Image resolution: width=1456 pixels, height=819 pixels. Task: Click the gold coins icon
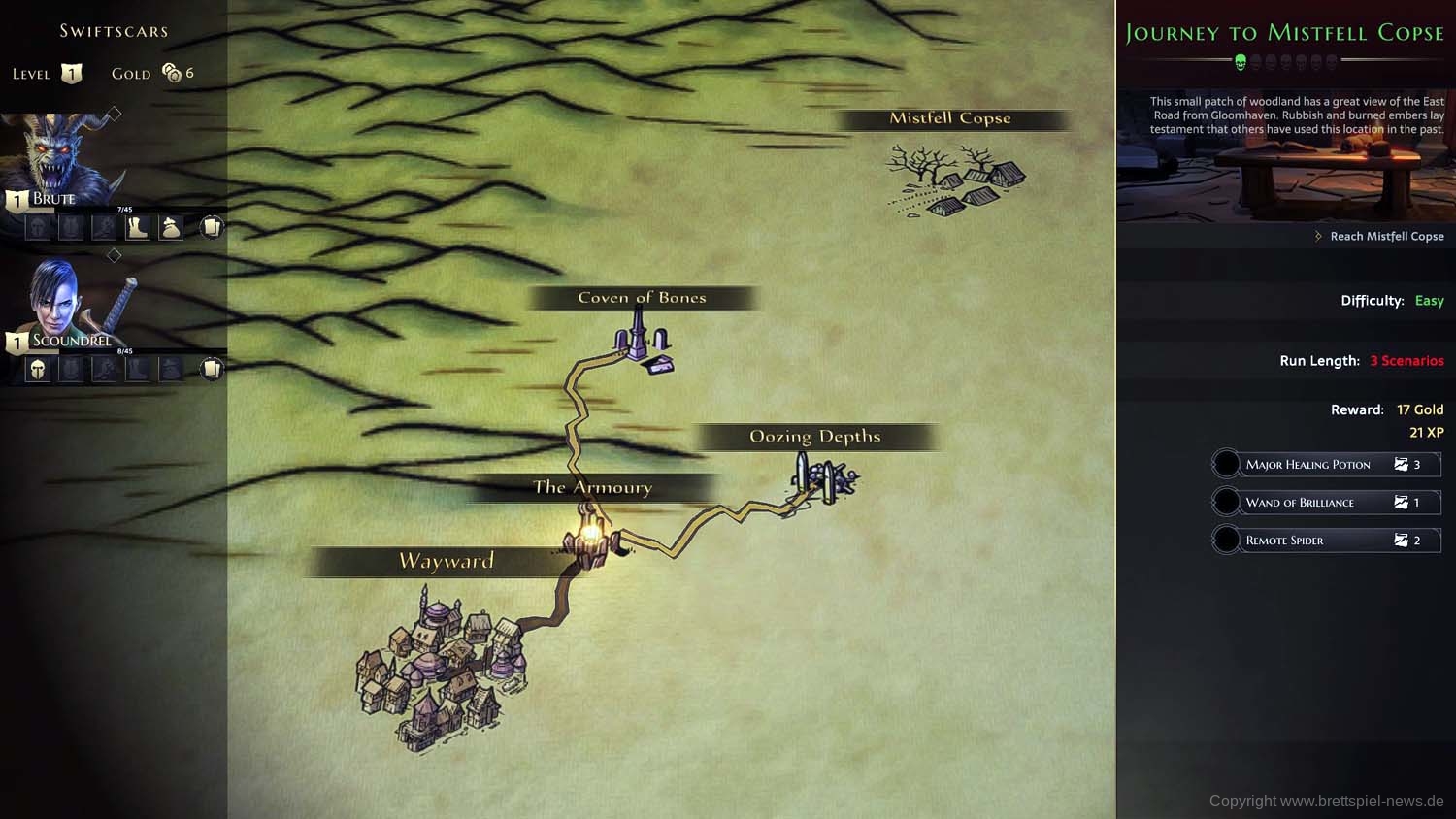pos(172,73)
